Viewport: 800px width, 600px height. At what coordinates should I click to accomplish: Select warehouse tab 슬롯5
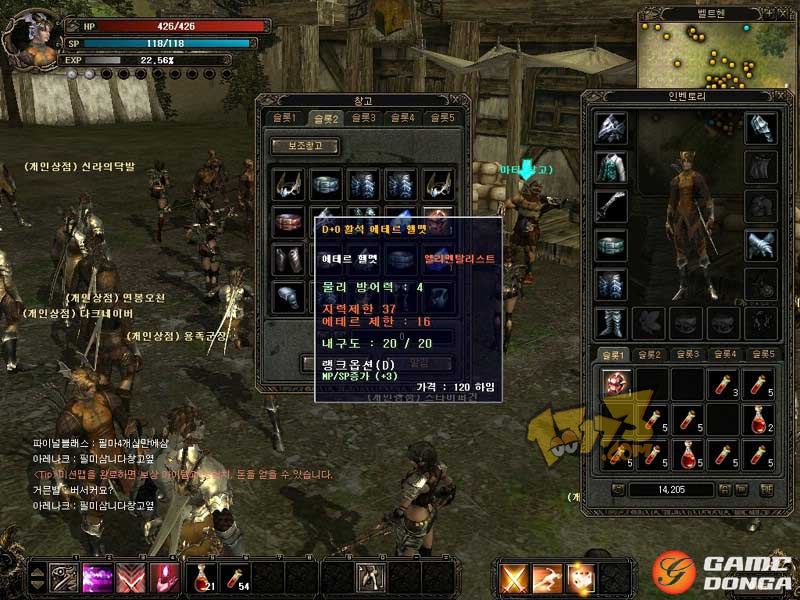click(x=442, y=118)
